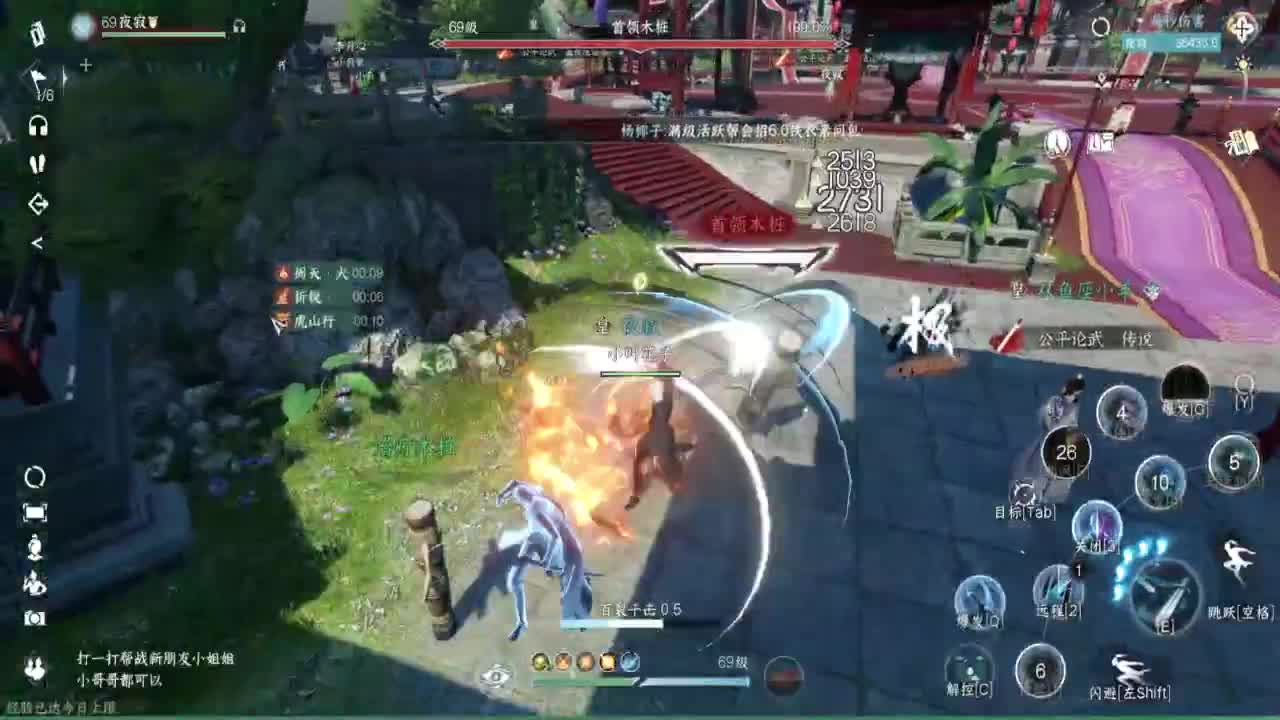Collapse the left sidebar with the chevron arrow
Viewport: 1280px width, 720px height.
38,241
